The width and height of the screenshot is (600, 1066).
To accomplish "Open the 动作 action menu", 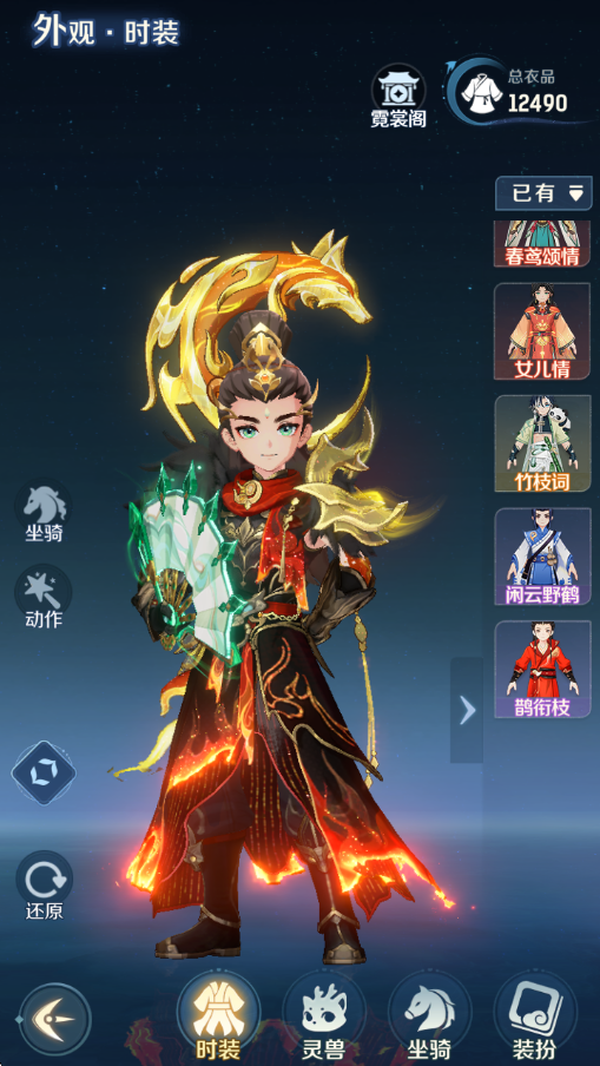I will [x=43, y=596].
